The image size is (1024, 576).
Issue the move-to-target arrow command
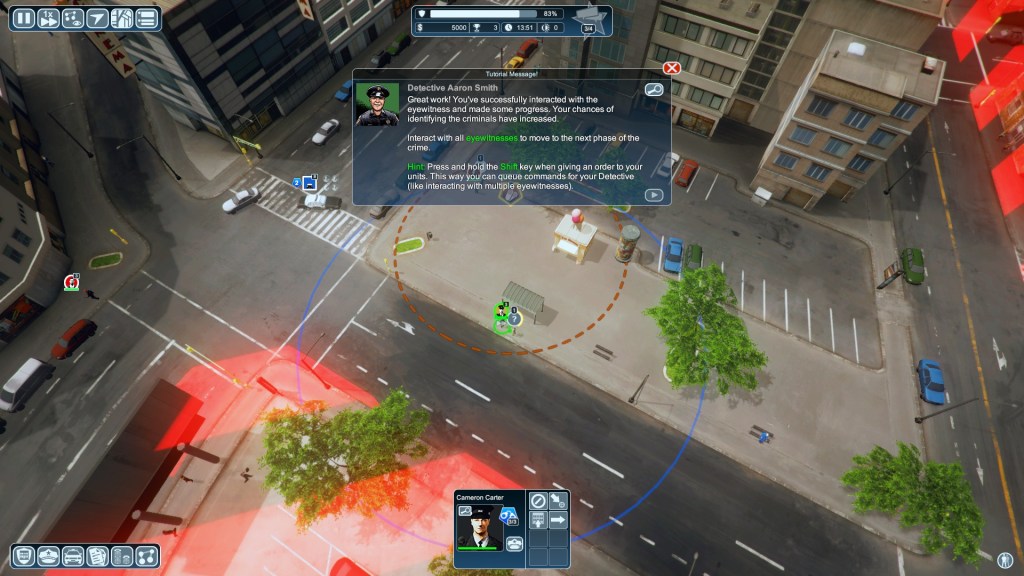(558, 500)
